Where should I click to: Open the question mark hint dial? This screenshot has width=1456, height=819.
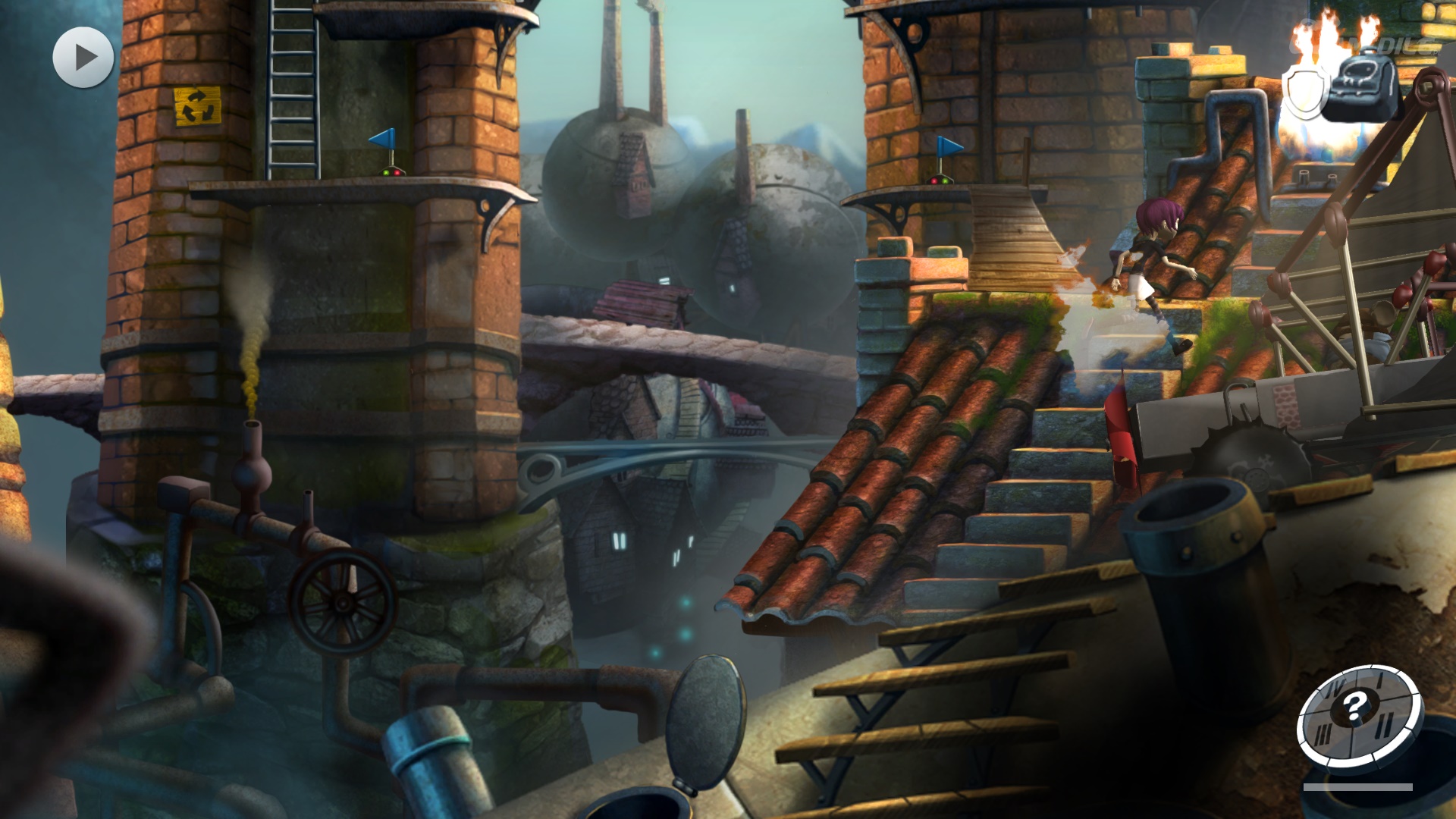[x=1357, y=717]
